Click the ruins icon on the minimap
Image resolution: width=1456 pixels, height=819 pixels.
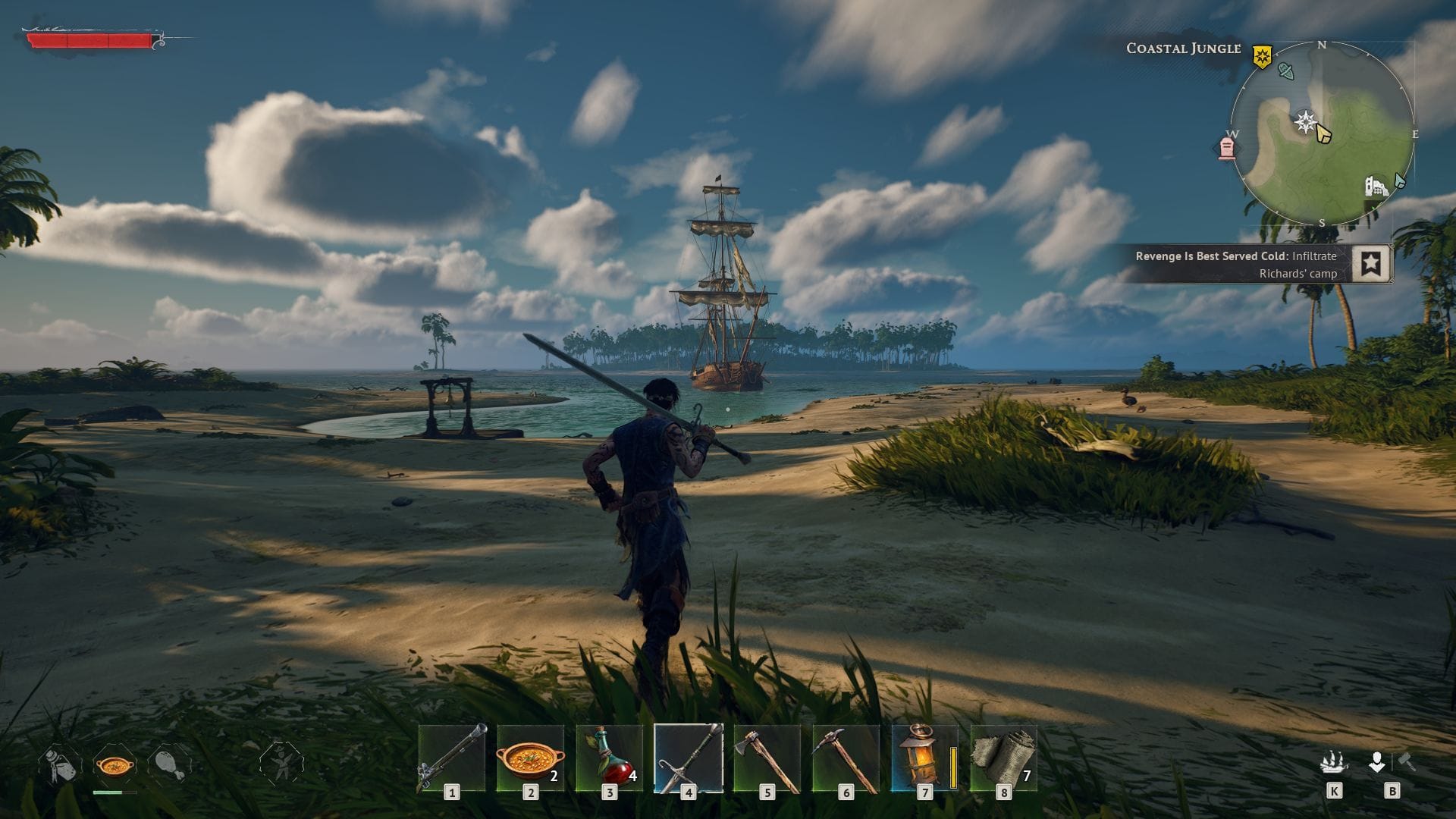point(1376,188)
